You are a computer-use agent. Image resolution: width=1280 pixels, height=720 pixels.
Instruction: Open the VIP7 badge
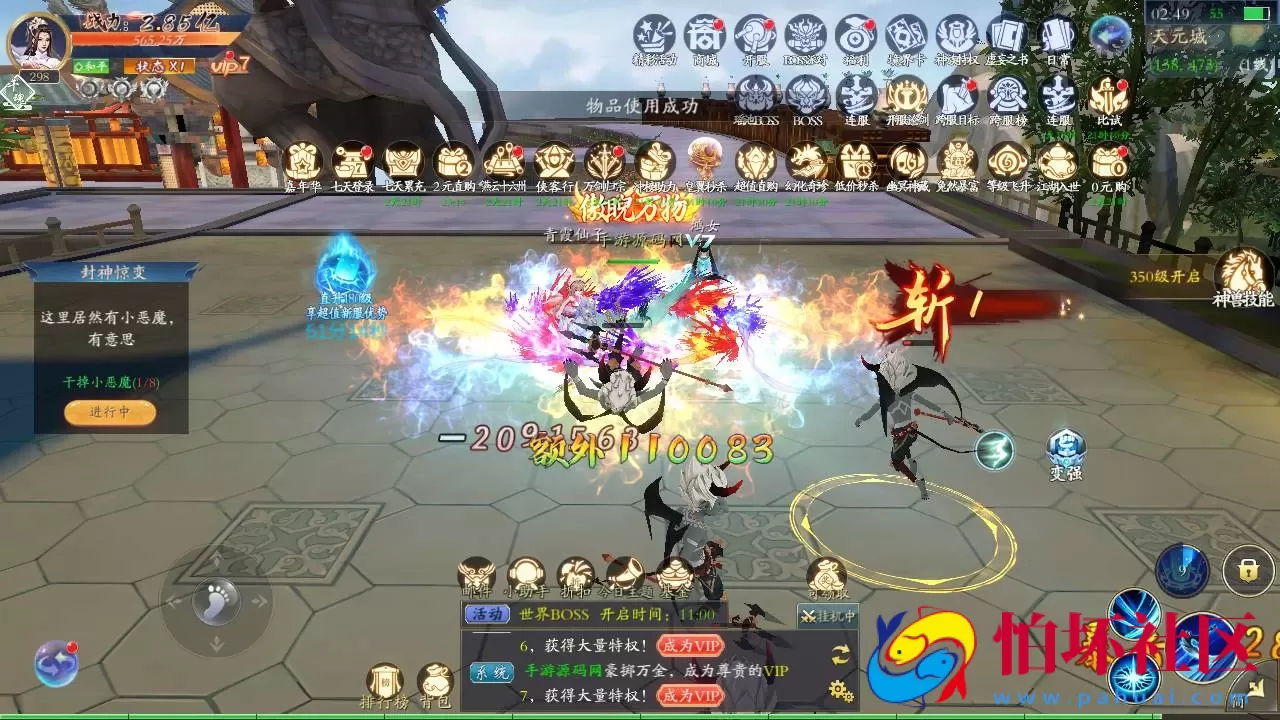[230, 65]
